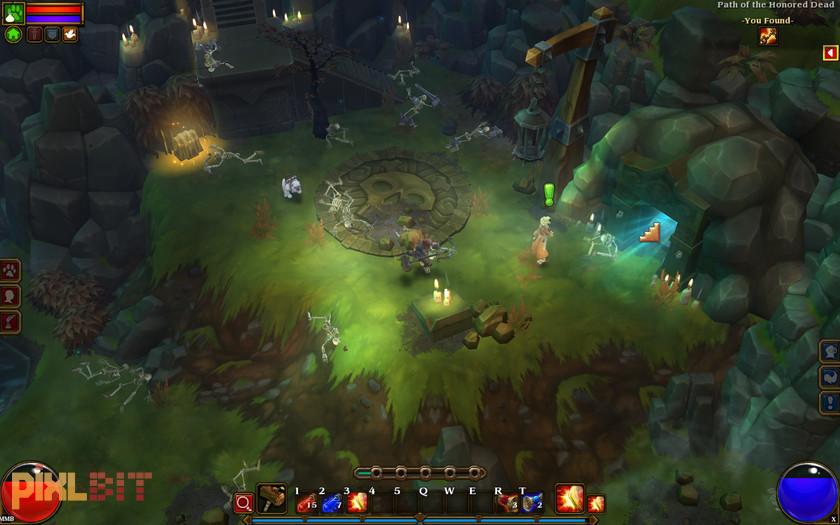This screenshot has height=525, width=840.
Task: Click the pet paw portrait
Action: pyautogui.click(x=14, y=12)
